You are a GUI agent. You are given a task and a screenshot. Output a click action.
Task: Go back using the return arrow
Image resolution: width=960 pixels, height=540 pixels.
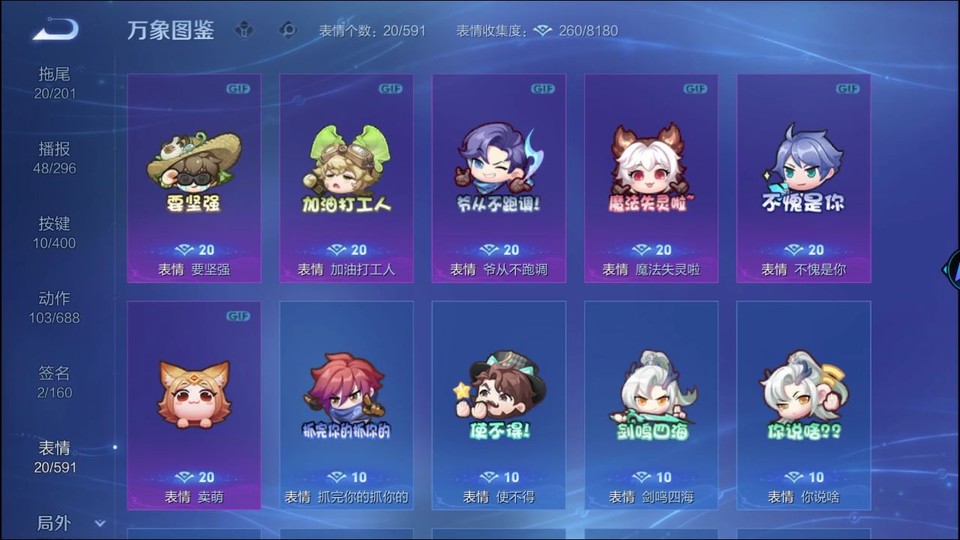(x=55, y=28)
